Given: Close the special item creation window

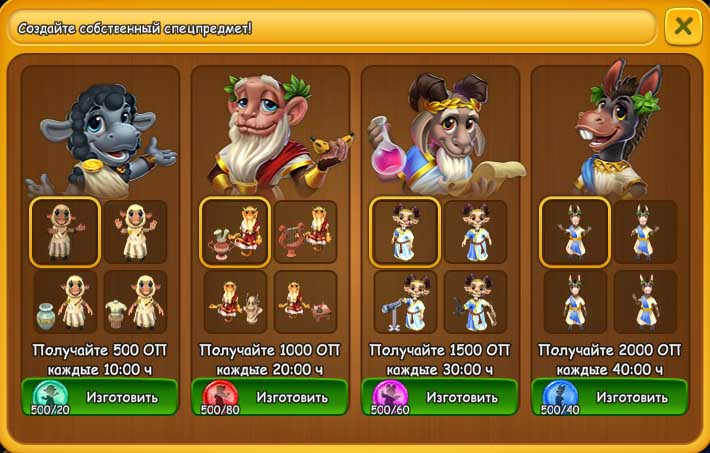Looking at the screenshot, I should pos(683,26).
